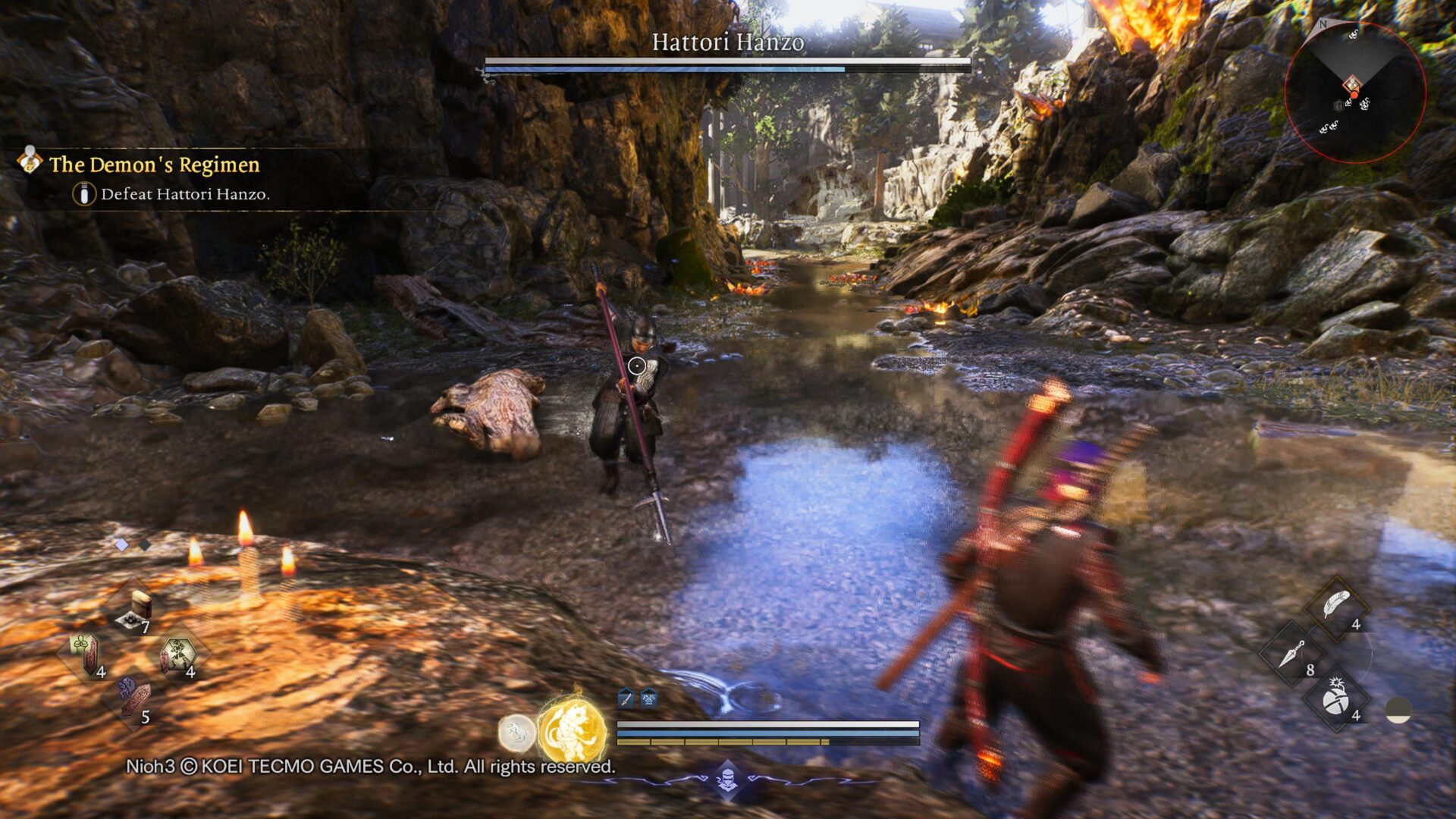This screenshot has height=819, width=1456.
Task: Switch to the faded white guardian spirit
Action: (x=516, y=733)
